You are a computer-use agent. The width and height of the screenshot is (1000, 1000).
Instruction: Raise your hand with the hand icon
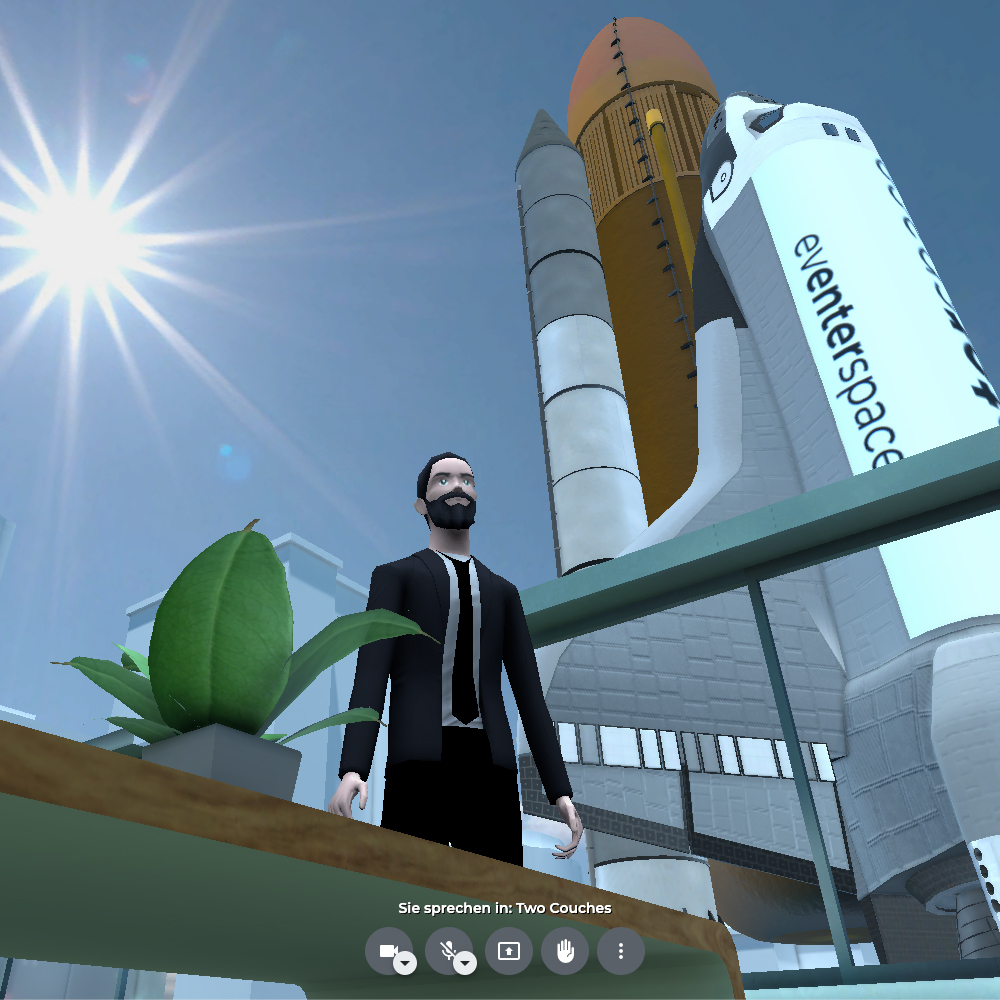(x=565, y=951)
